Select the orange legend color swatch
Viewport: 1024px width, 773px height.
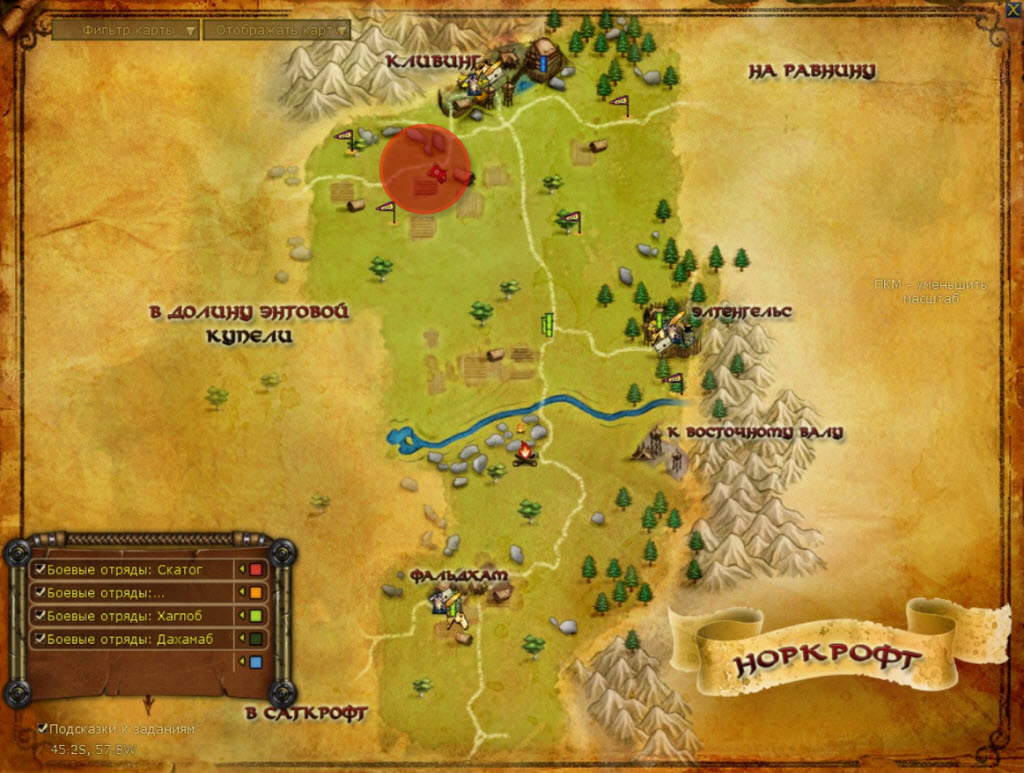(256, 593)
